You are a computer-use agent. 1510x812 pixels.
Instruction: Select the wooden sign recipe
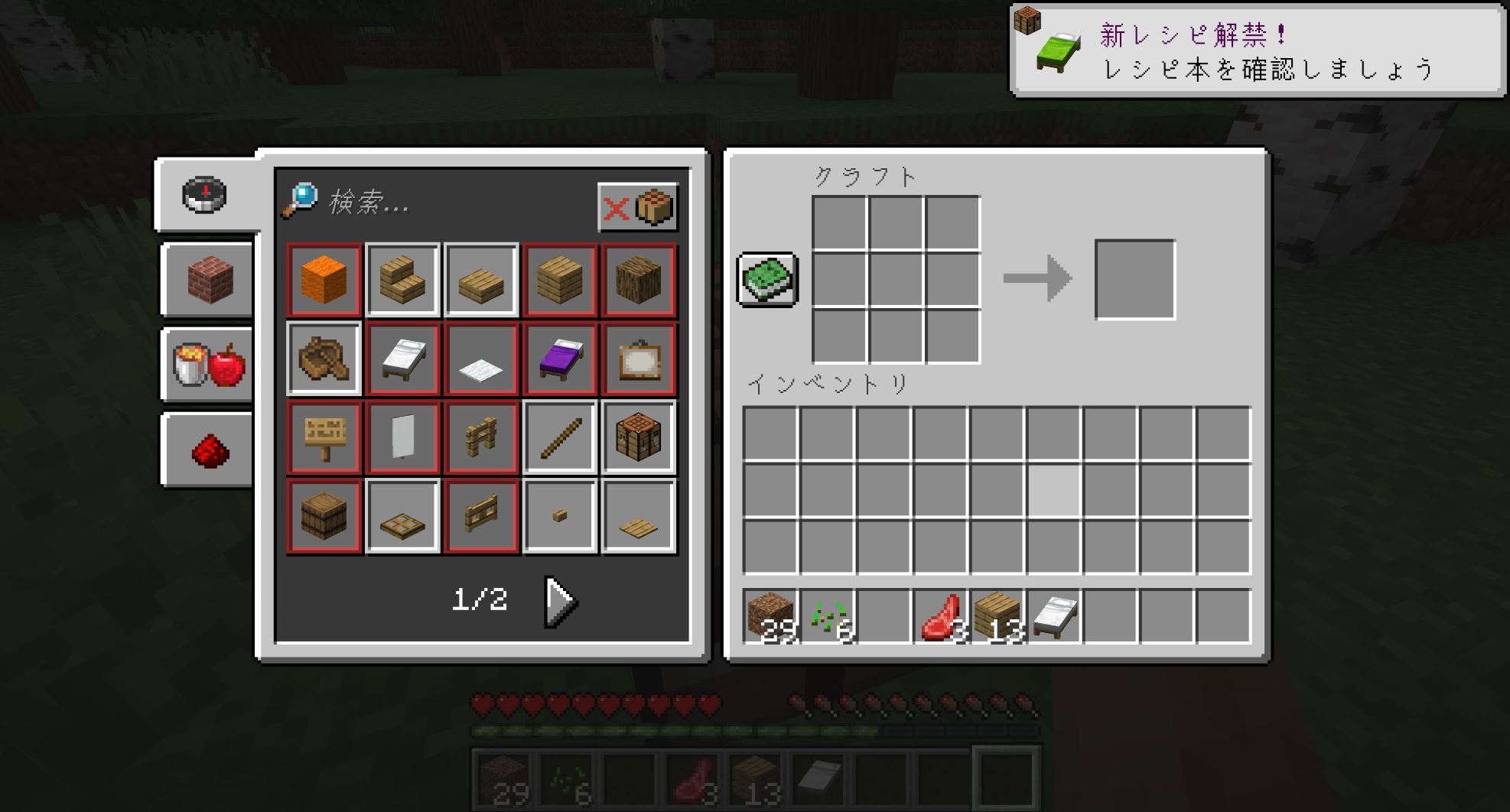click(324, 438)
